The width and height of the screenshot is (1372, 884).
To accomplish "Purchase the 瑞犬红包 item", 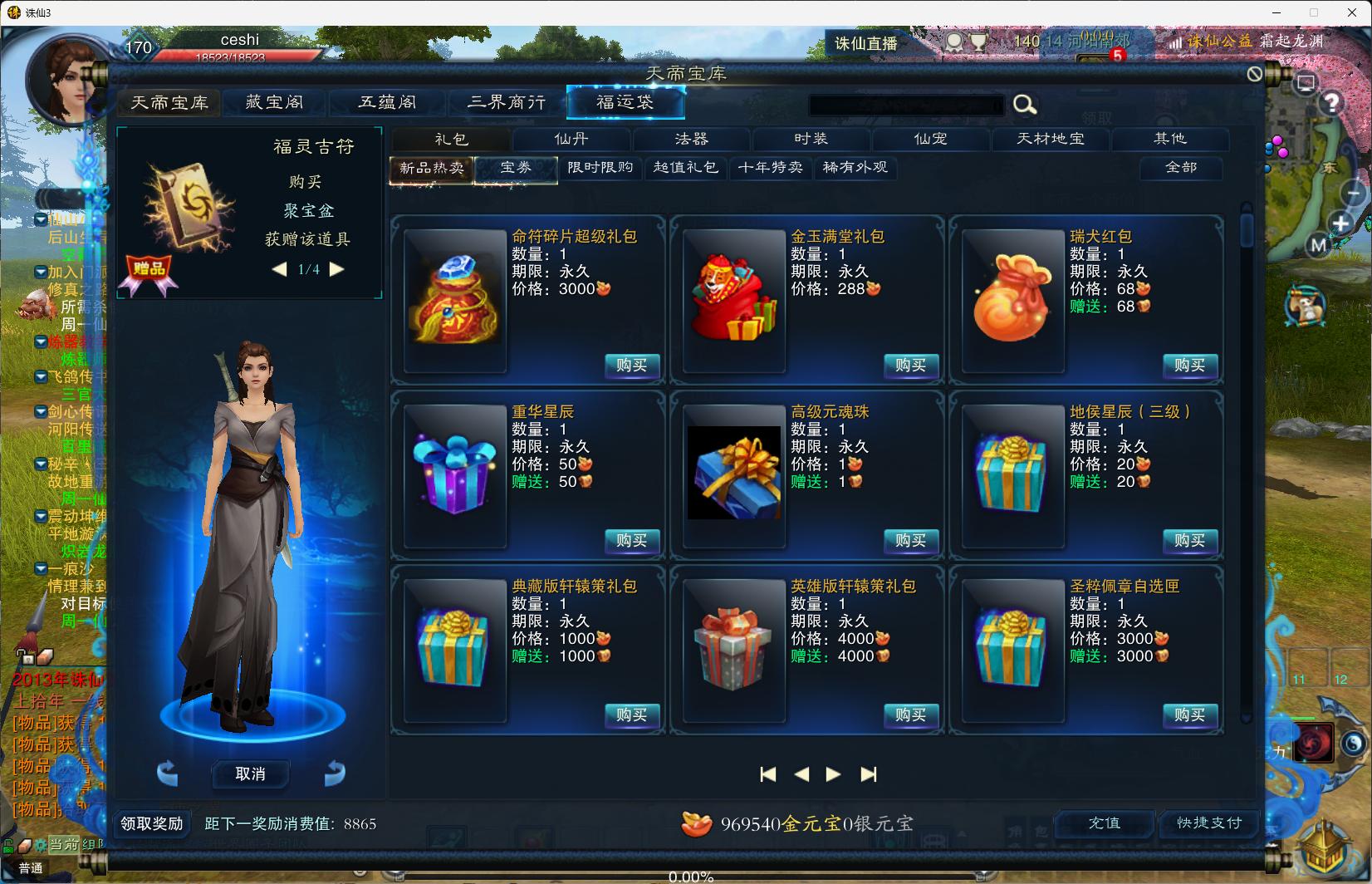I will (1189, 366).
